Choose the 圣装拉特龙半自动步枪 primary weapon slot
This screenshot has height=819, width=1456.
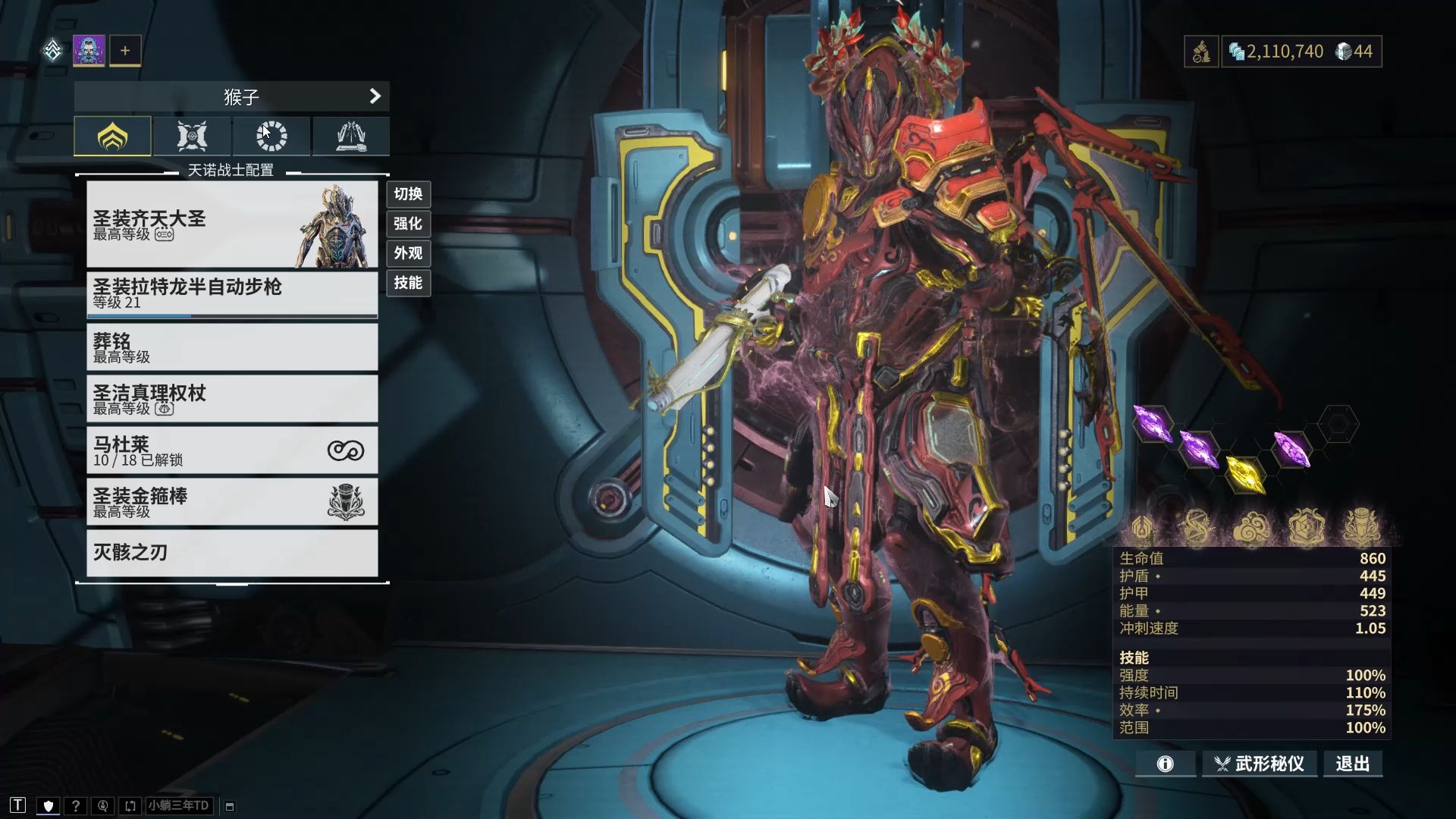click(x=232, y=293)
